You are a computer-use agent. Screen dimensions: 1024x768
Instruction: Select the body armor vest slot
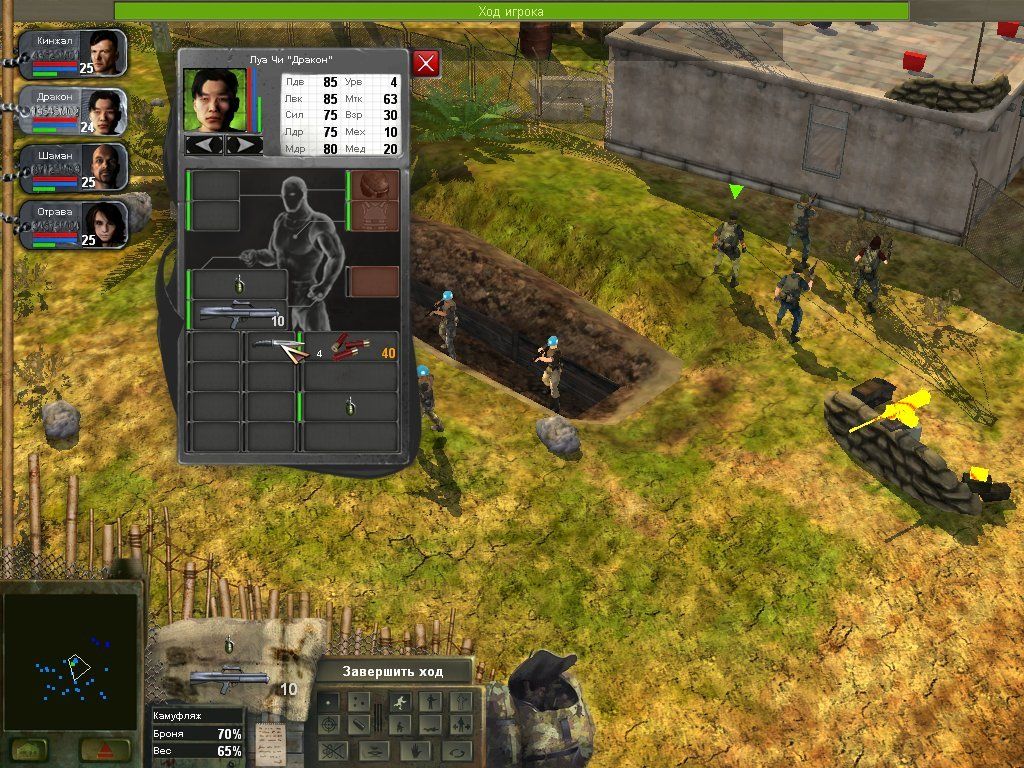click(374, 216)
